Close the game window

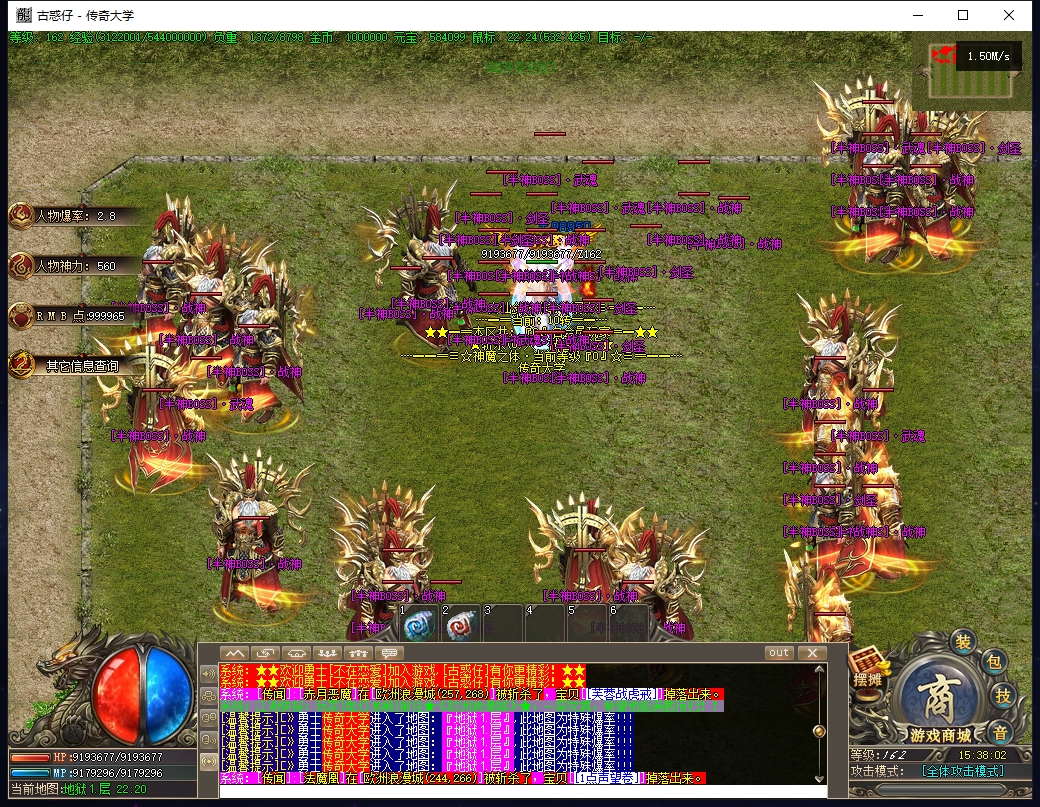1009,15
